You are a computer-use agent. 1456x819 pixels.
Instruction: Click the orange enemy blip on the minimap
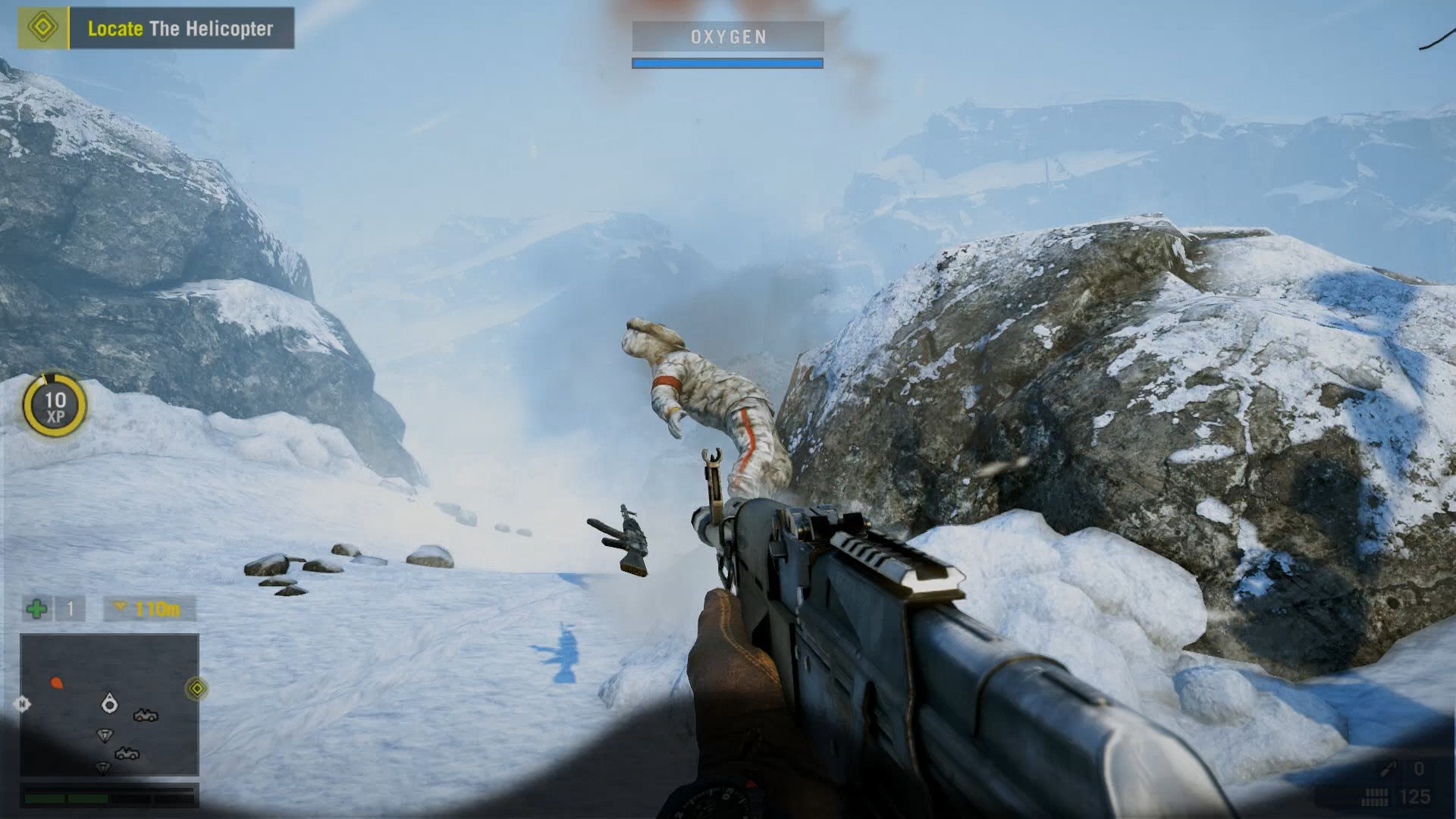[x=57, y=682]
